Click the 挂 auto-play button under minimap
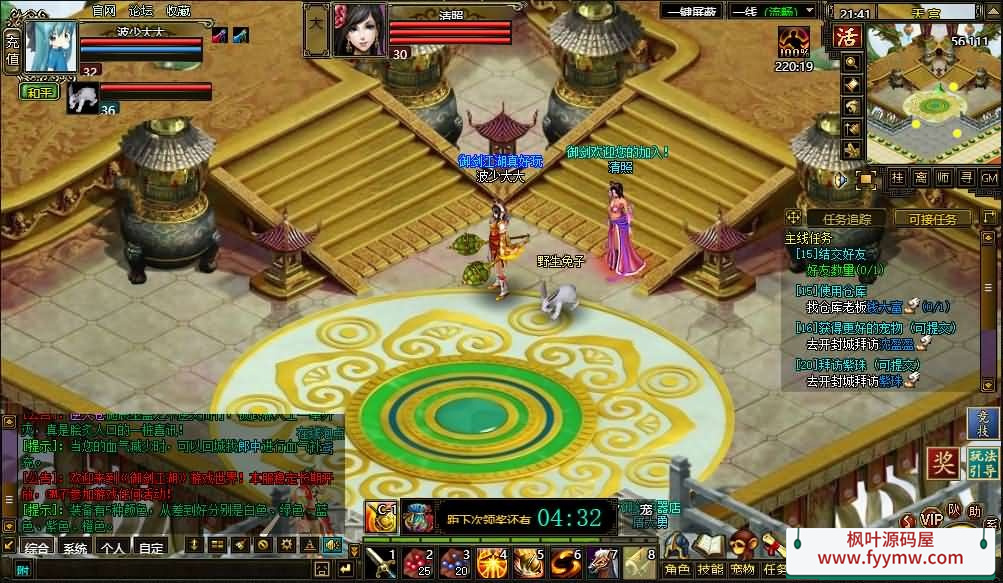Viewport: 1003px width, 583px height. (897, 178)
